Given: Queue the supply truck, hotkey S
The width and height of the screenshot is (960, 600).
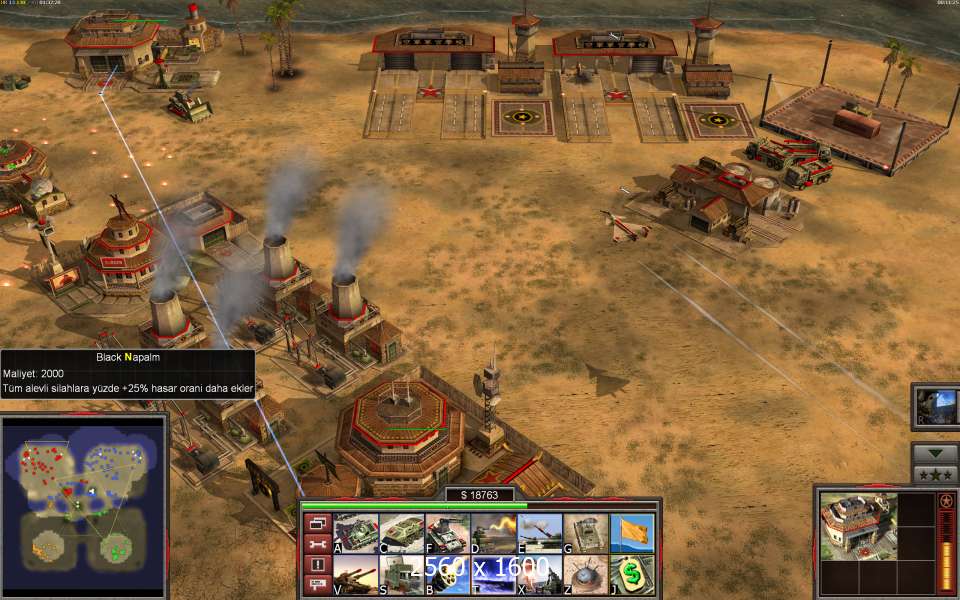Looking at the screenshot, I should pos(402,575).
